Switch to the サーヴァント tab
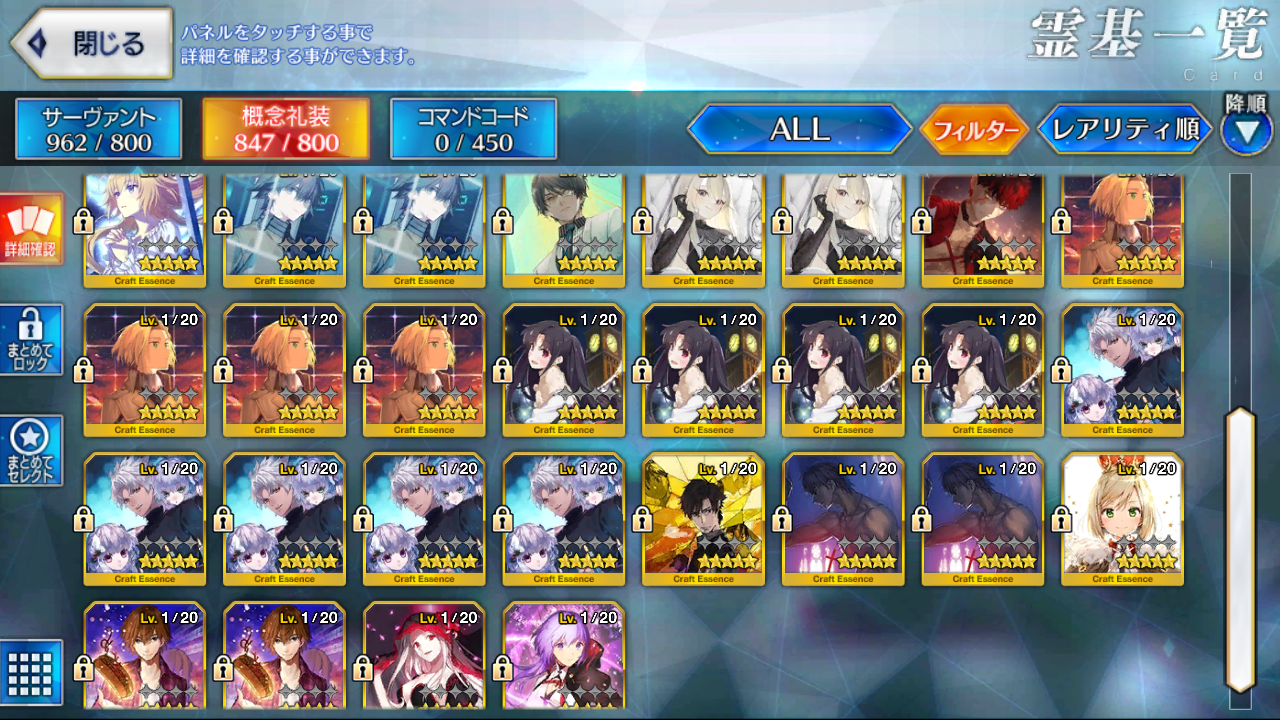The width and height of the screenshot is (1280, 720). (98, 130)
